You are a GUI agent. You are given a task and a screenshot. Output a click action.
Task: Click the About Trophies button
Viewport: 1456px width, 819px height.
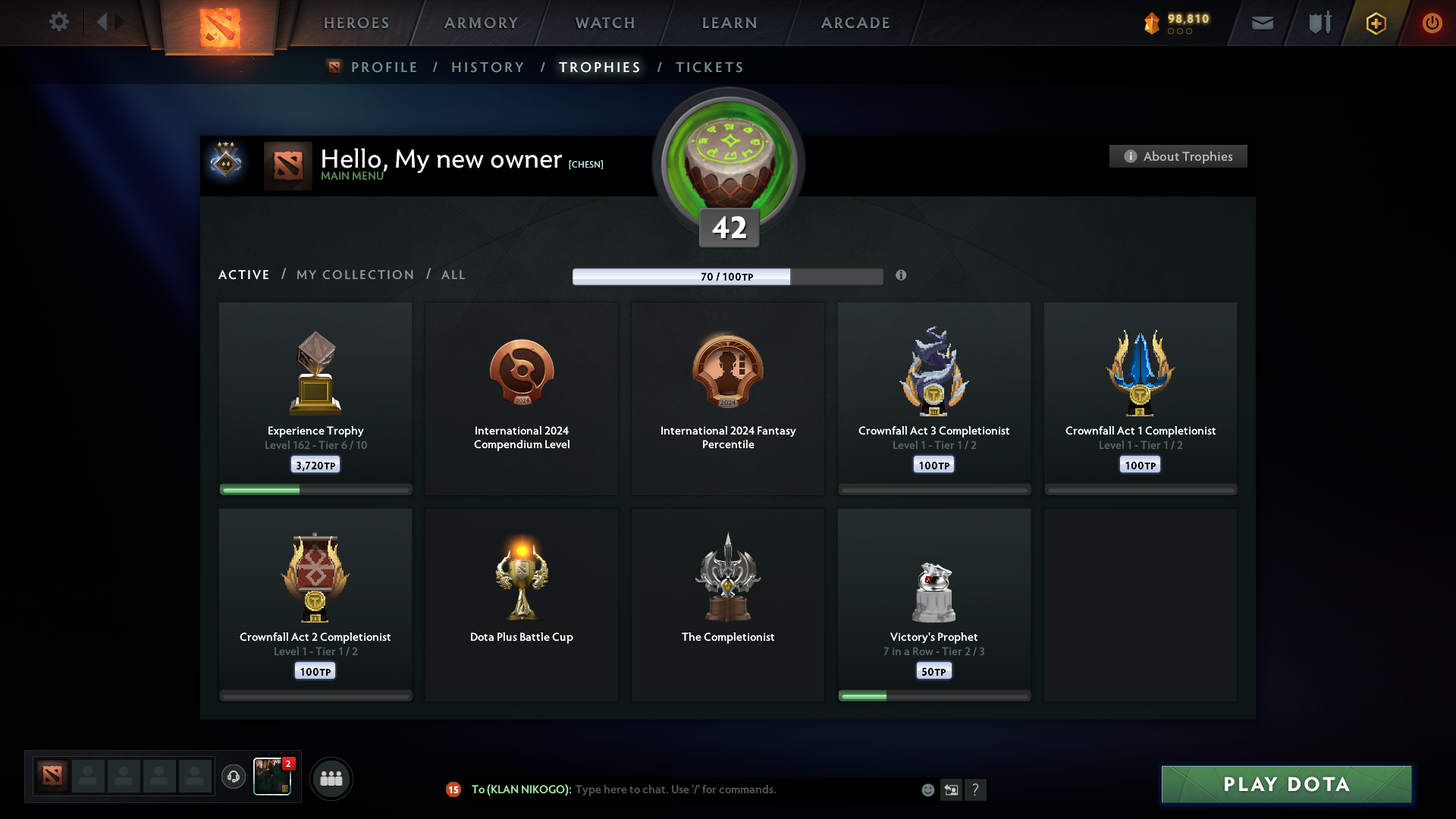pos(1178,156)
